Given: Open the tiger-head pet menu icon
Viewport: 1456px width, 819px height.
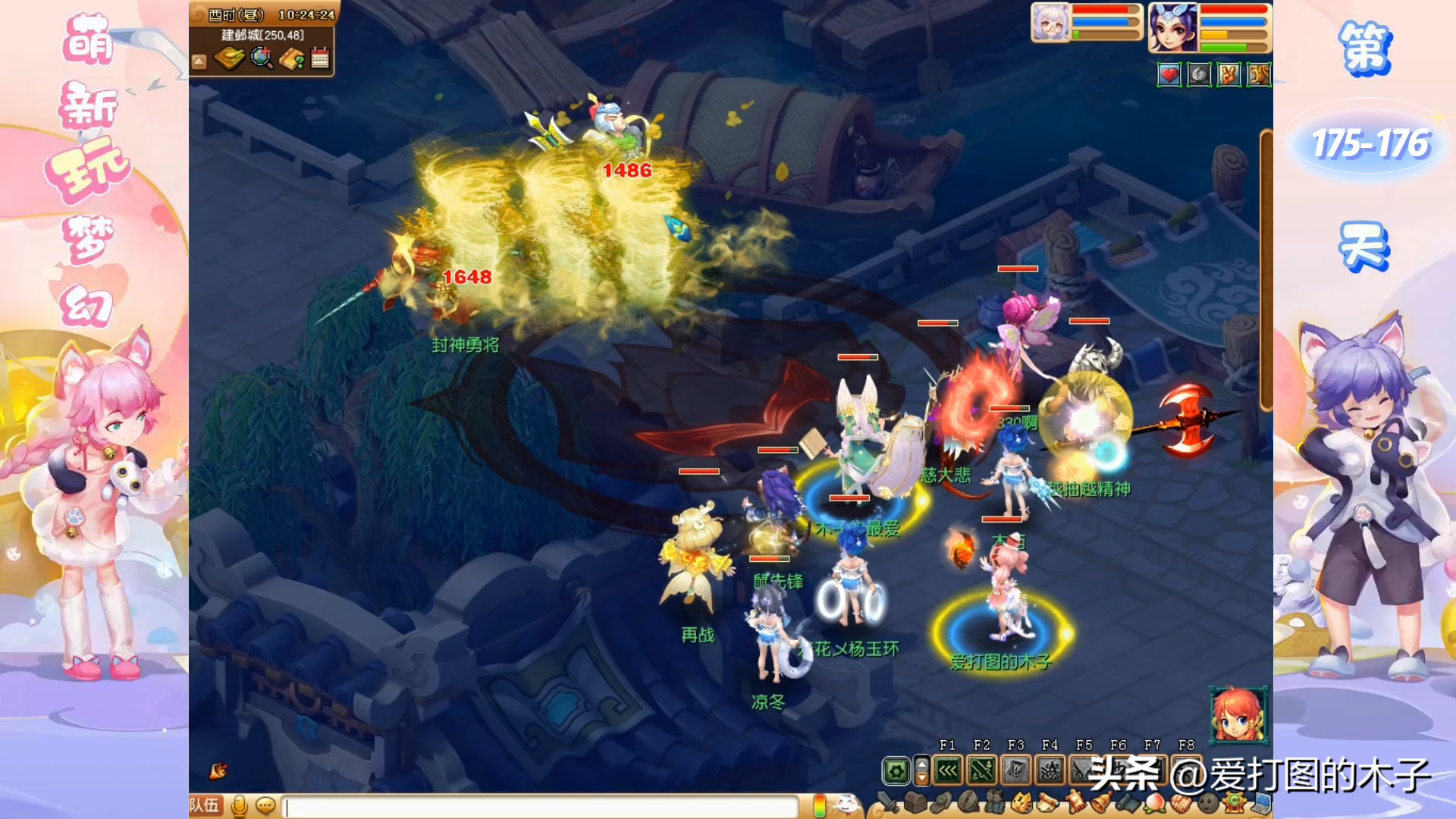Looking at the screenshot, I should tap(1021, 802).
